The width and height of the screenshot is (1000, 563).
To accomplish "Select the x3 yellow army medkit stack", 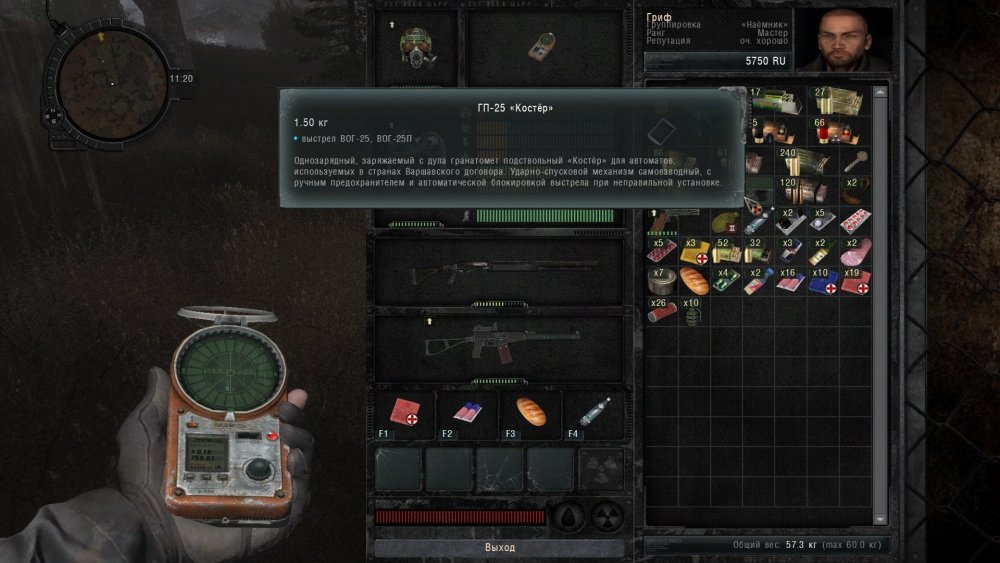I will tap(693, 250).
